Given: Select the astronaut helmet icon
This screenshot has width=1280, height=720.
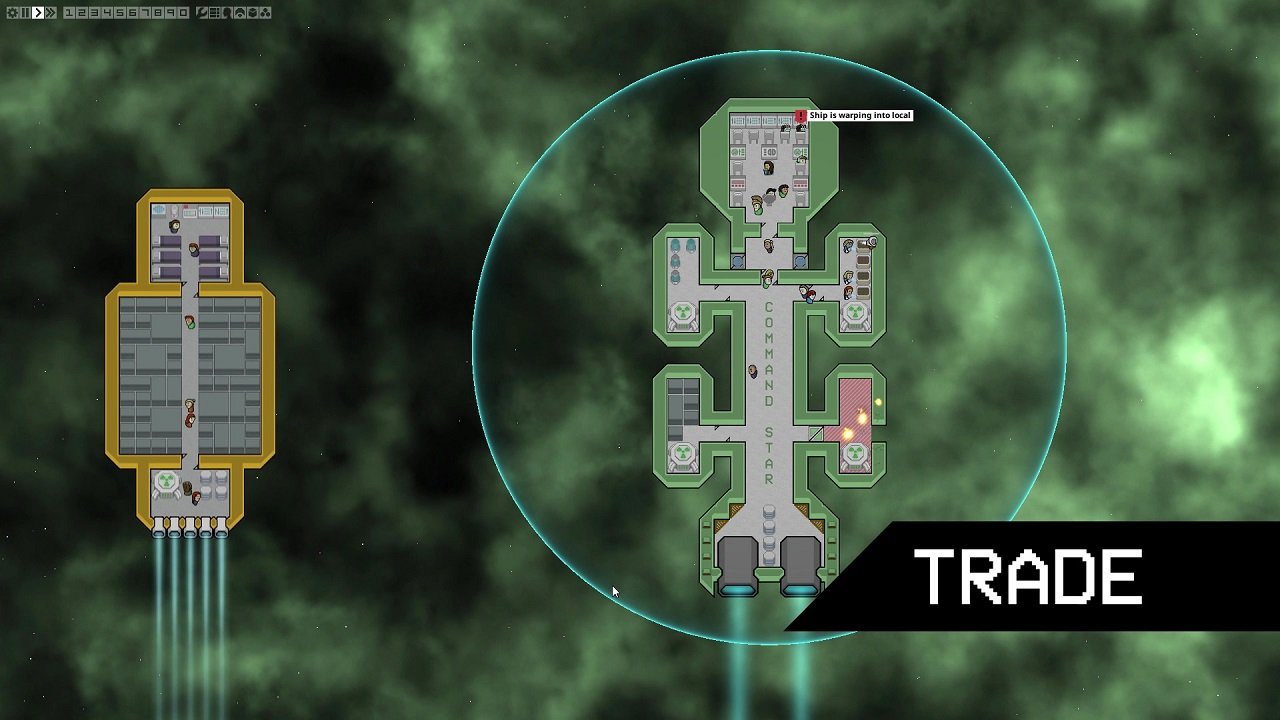Looking at the screenshot, I should point(240,13).
